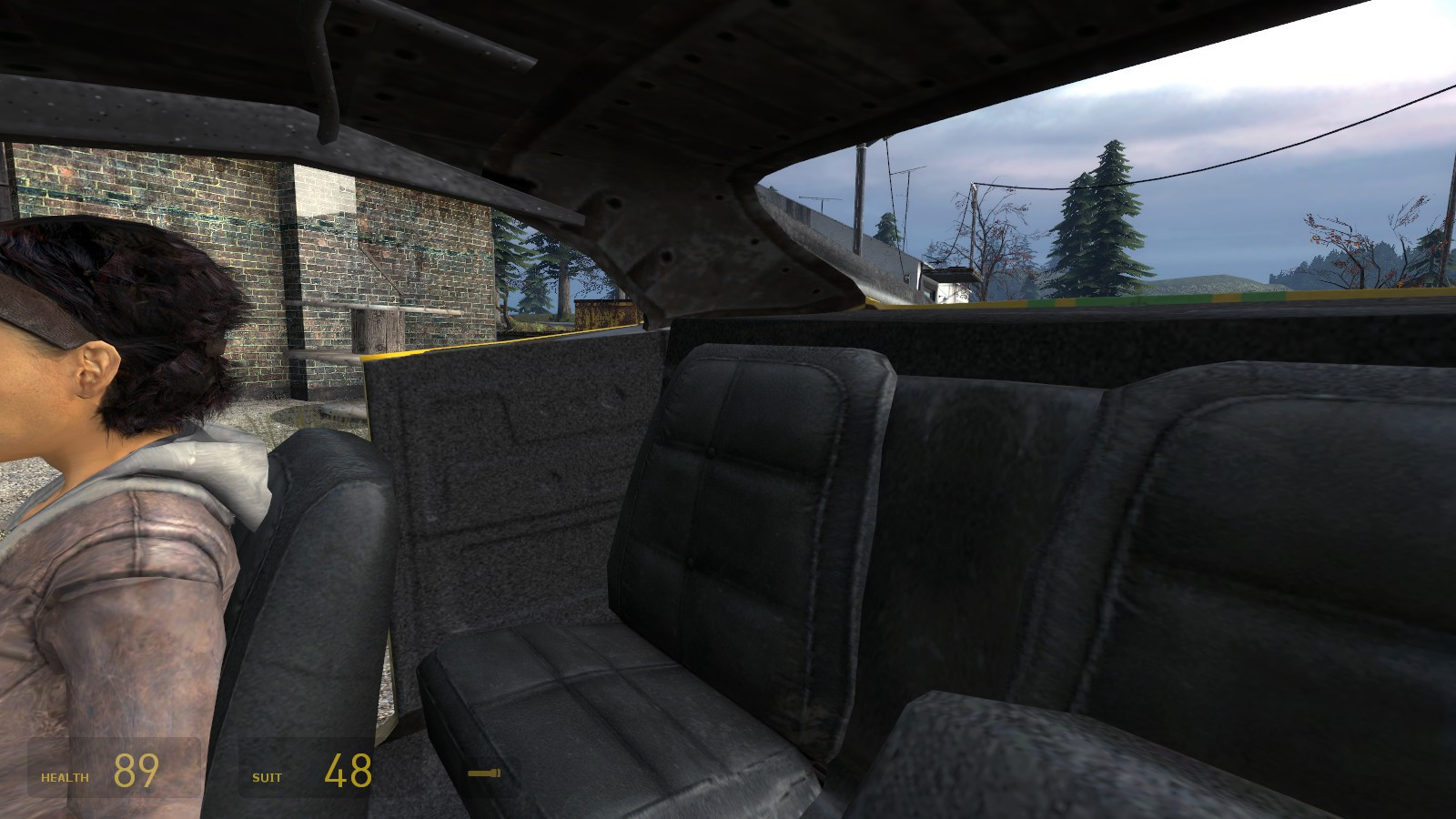Click the ammo area beside the flashlight icon
The height and width of the screenshot is (819, 1456).
510,774
